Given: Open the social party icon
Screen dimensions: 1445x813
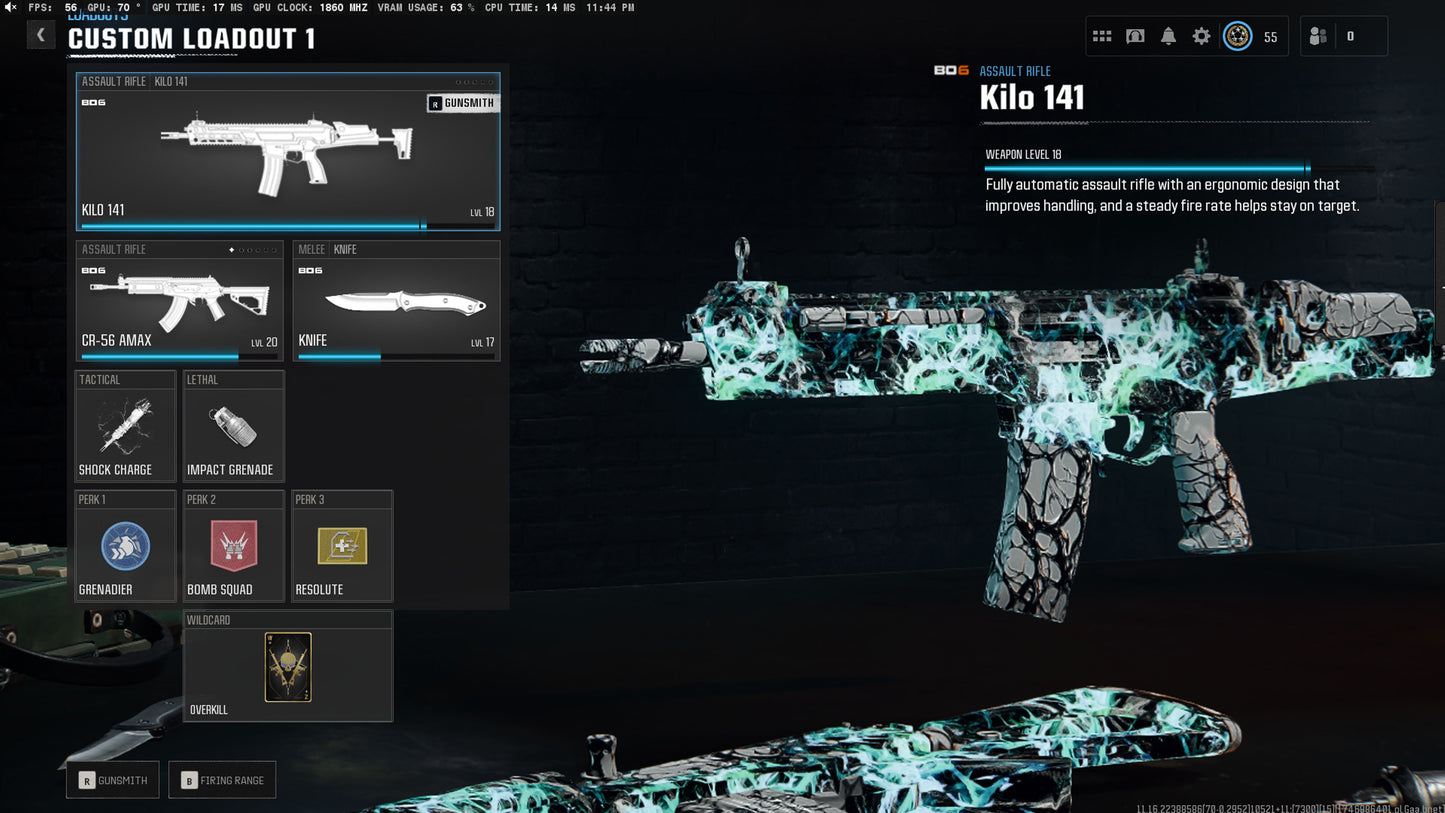Looking at the screenshot, I should point(1318,37).
